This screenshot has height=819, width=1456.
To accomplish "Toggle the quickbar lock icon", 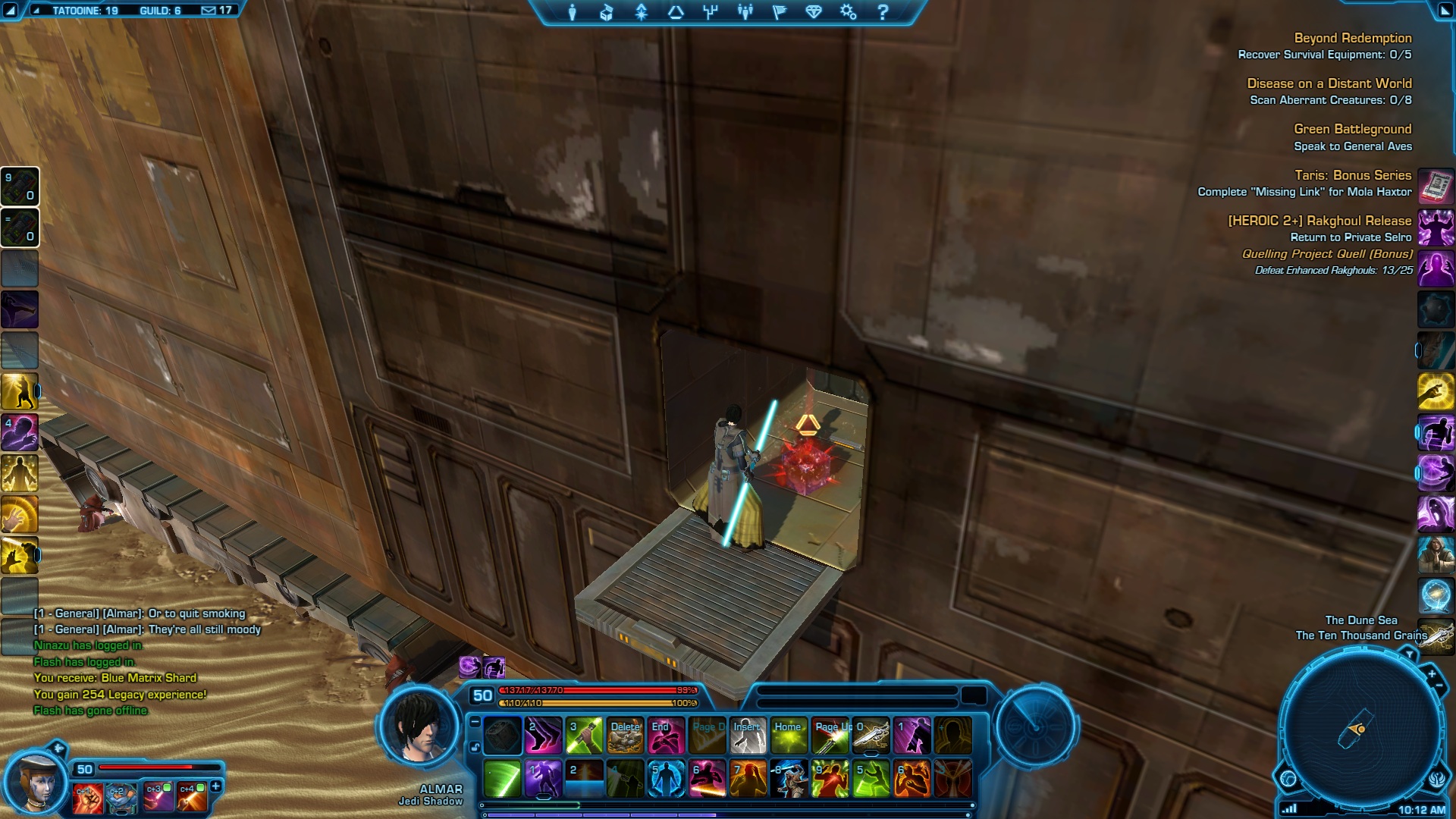I will point(475,748).
